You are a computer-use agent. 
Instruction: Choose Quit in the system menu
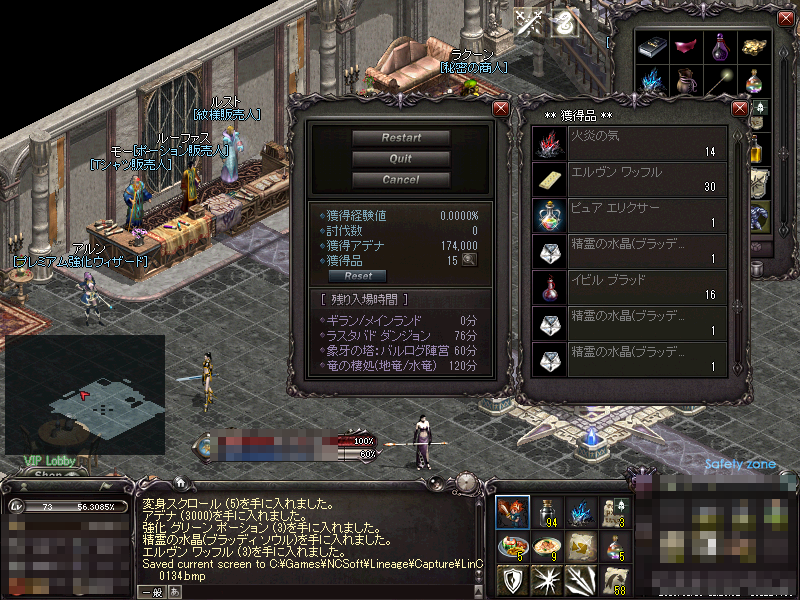[401, 159]
